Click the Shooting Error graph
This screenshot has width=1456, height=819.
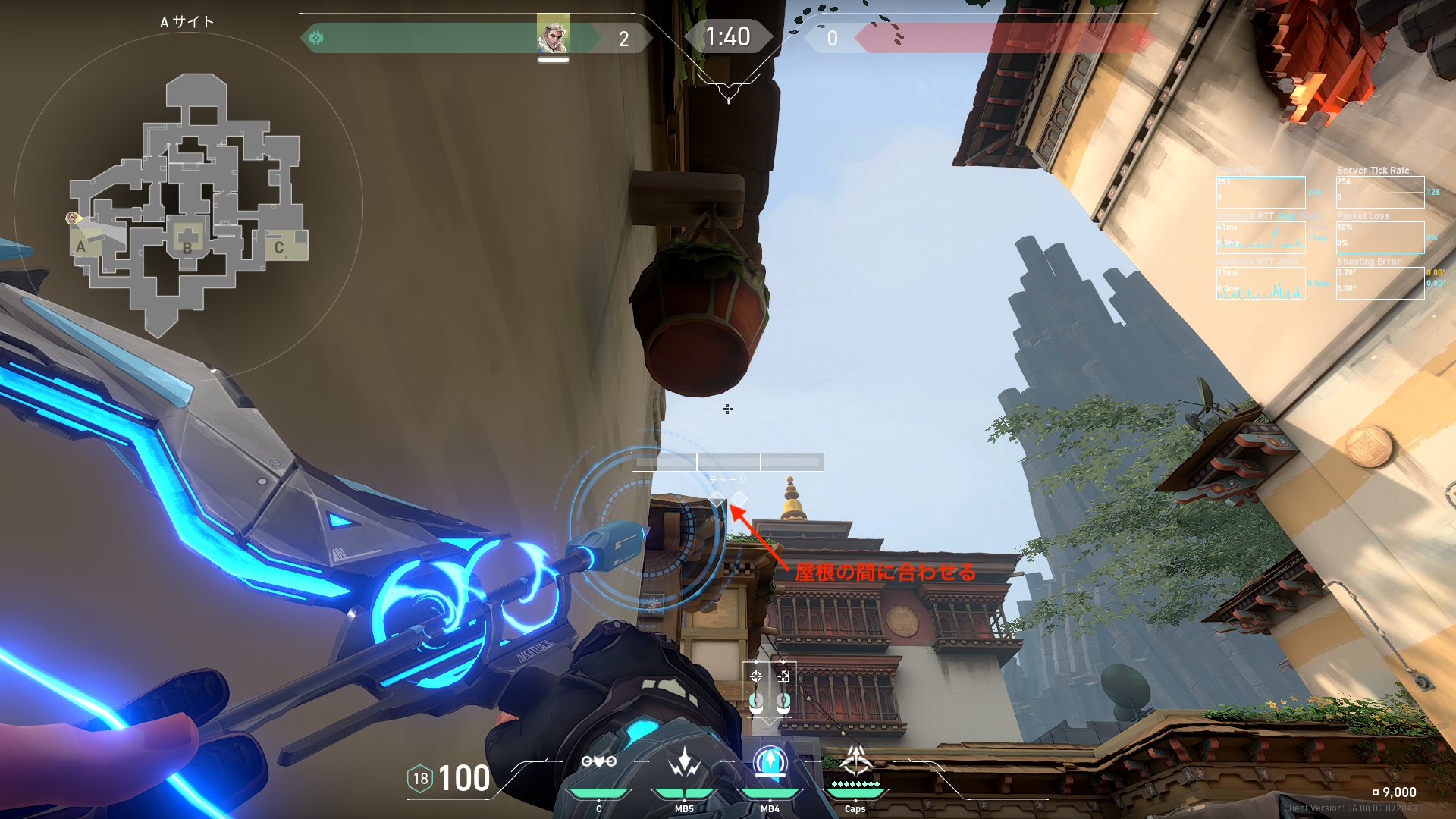1380,284
